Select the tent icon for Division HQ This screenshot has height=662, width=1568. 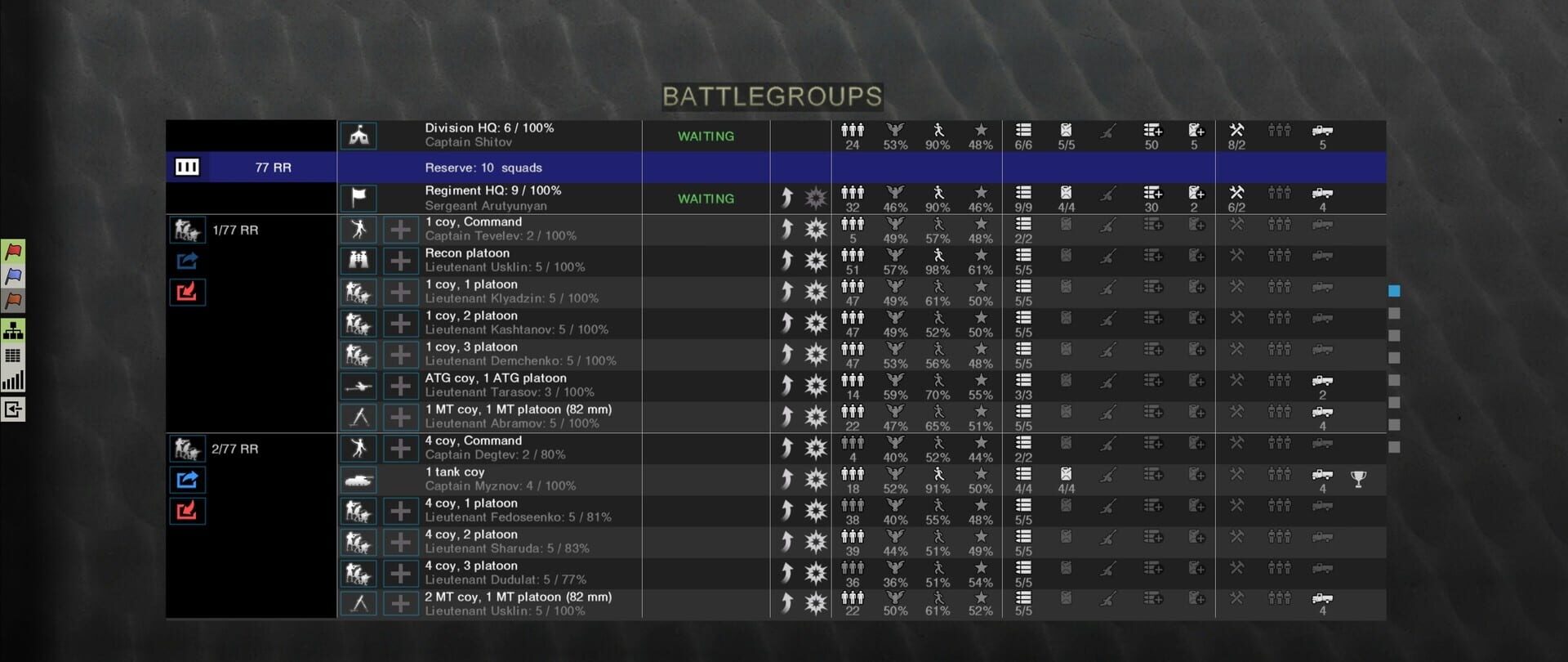(358, 135)
